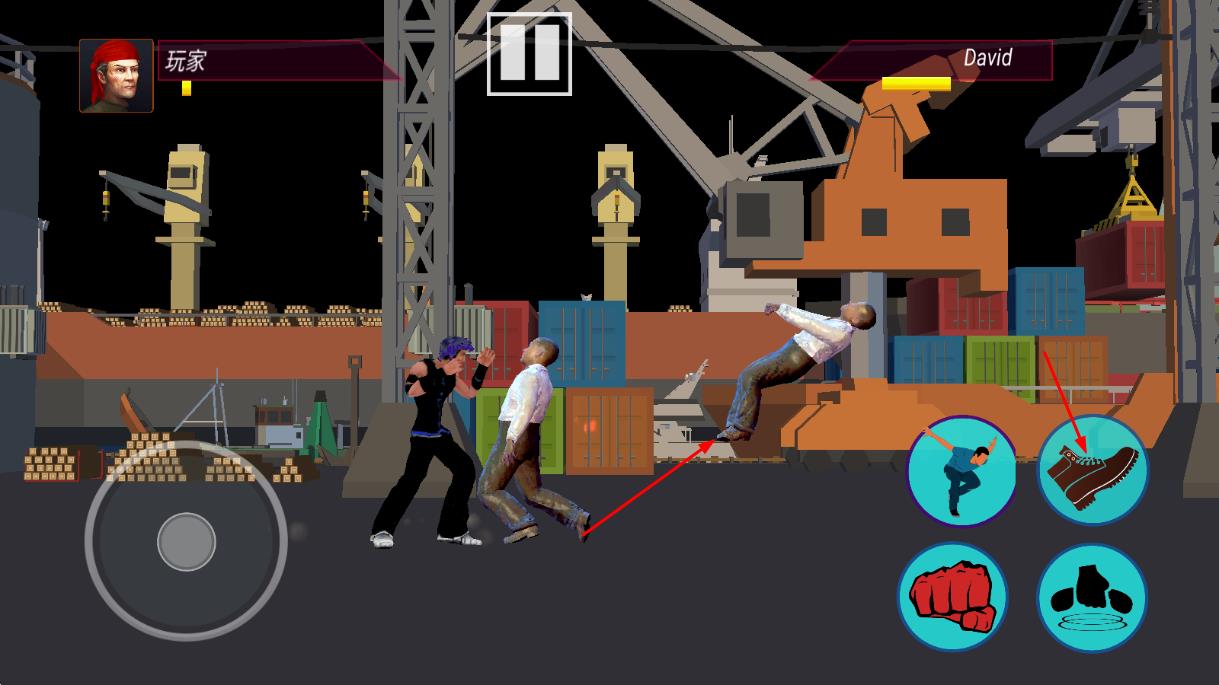Click the virtual joystick knob
Viewport: 1219px width, 685px height.
[186, 541]
